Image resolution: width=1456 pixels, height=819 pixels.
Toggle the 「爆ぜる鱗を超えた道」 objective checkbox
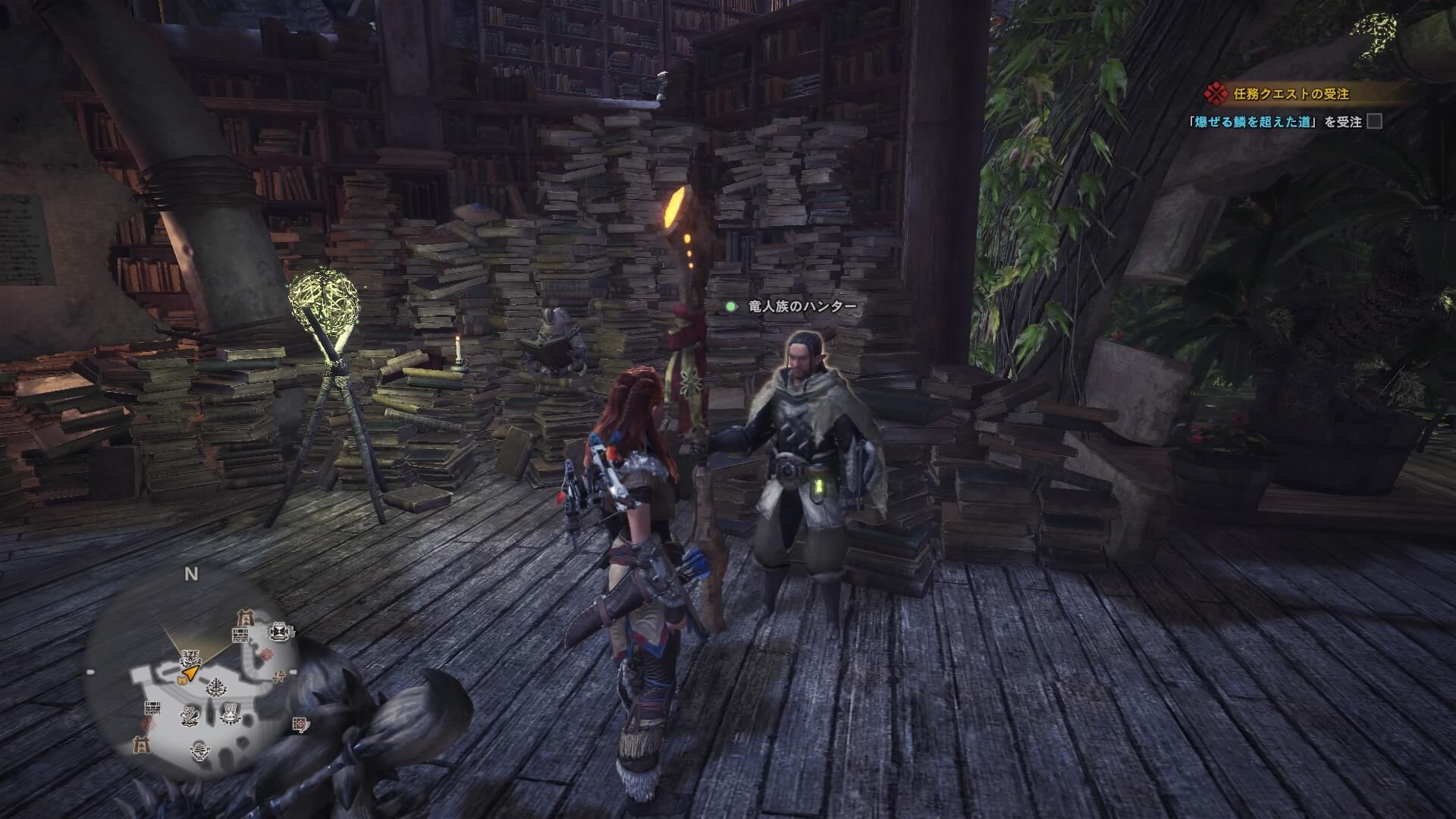click(x=1374, y=121)
